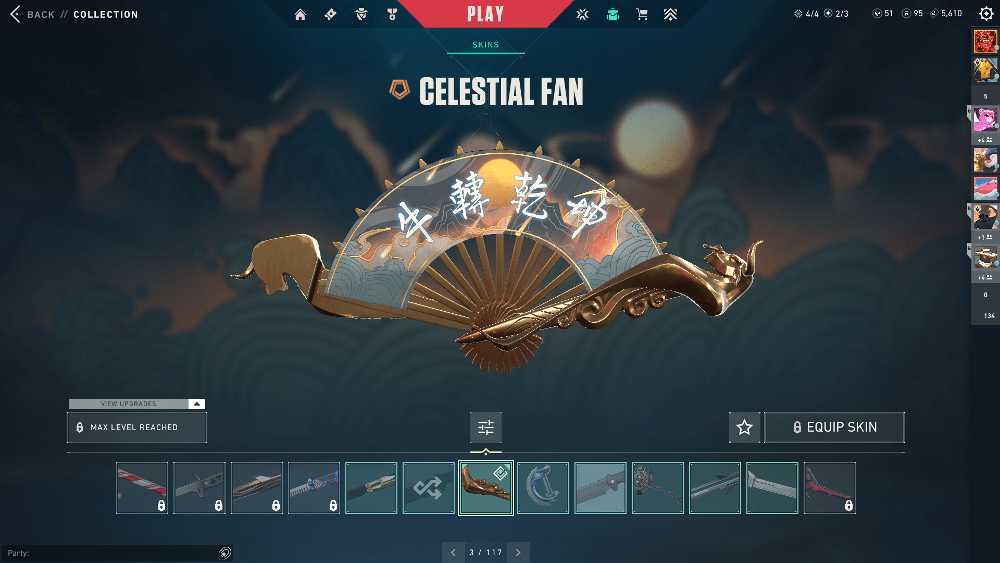Open the filter sliders button
This screenshot has height=563, width=1000.
coord(486,427)
